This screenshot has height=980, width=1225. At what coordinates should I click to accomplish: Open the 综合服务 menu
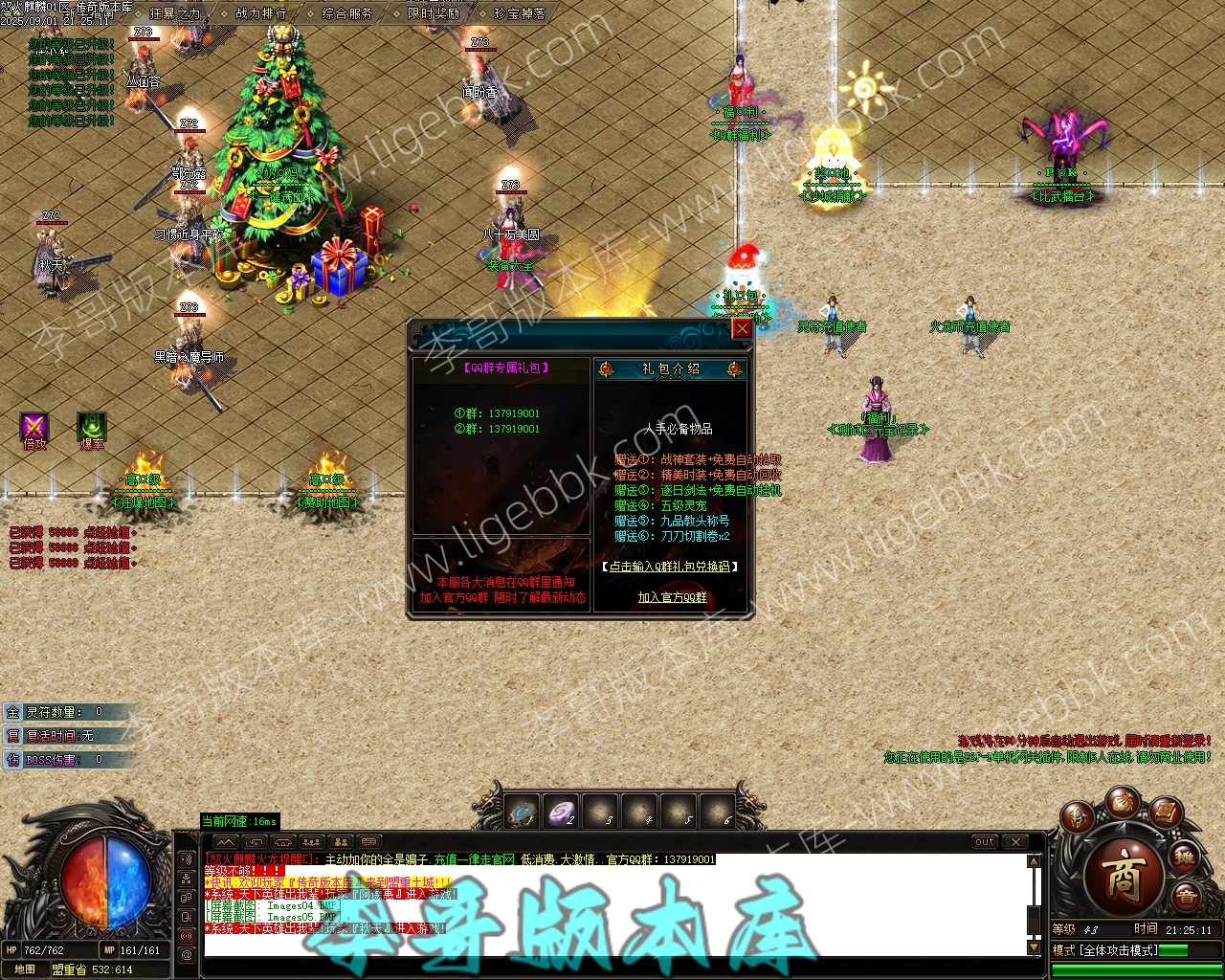347,13
